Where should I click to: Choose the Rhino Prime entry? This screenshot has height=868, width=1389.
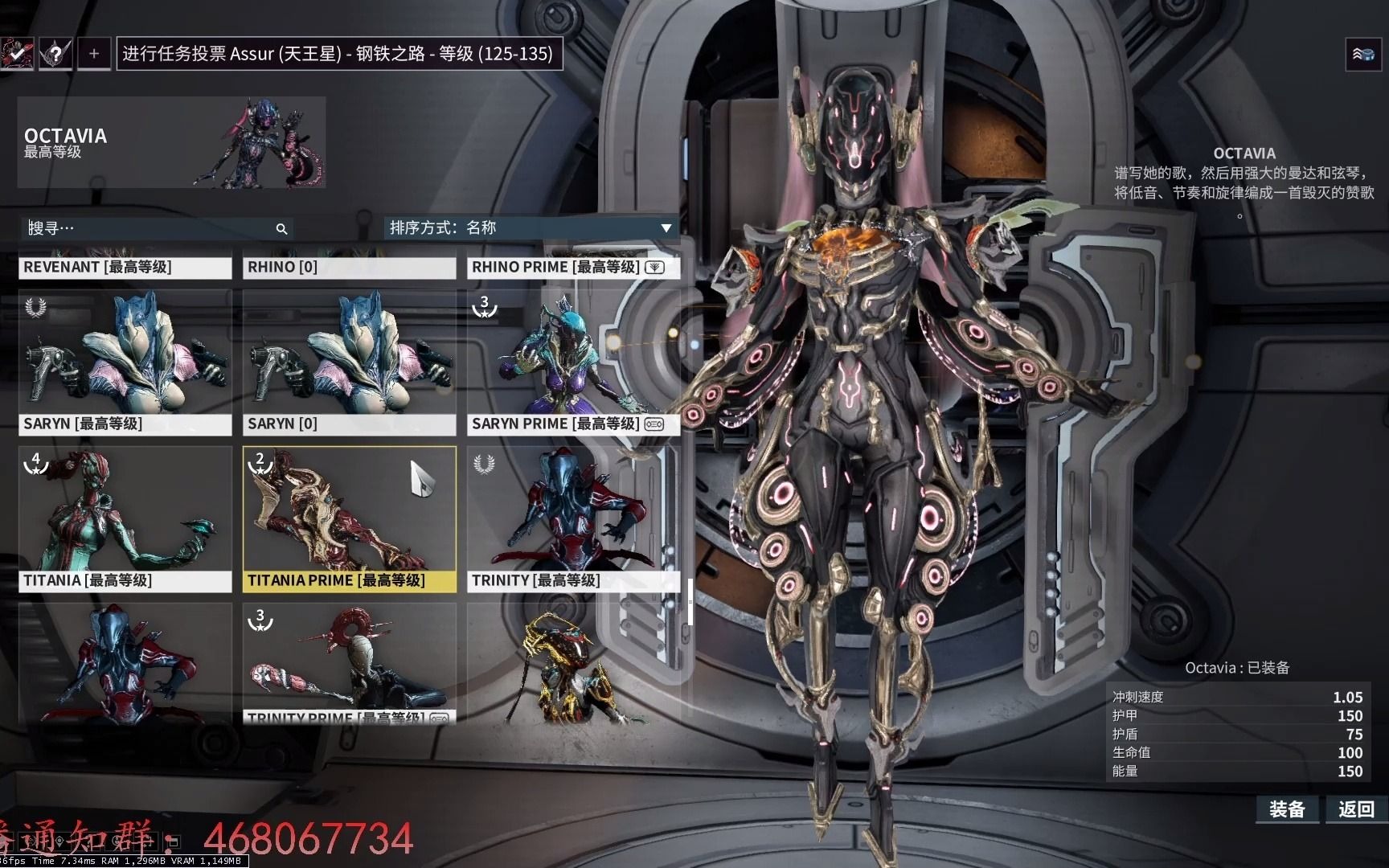click(x=572, y=267)
